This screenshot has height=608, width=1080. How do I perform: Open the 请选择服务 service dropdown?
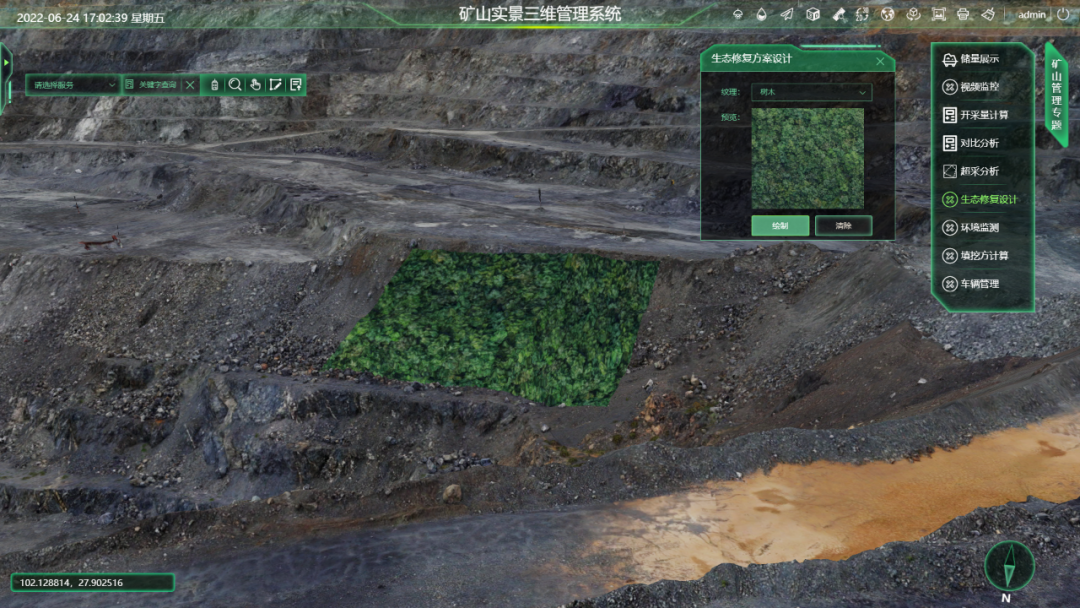click(x=72, y=85)
